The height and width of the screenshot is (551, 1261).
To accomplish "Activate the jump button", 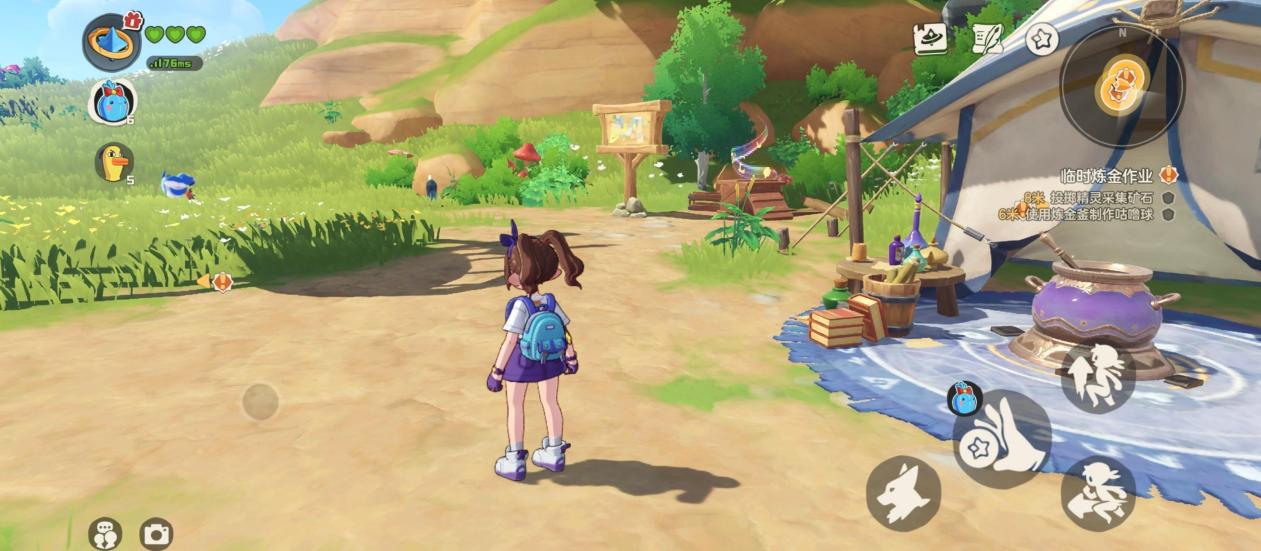I will coord(1097,377).
